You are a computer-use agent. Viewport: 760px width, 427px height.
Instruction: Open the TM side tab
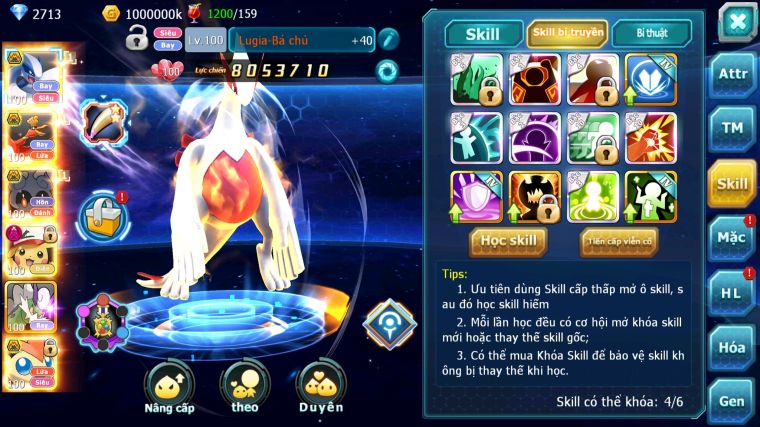coord(732,128)
